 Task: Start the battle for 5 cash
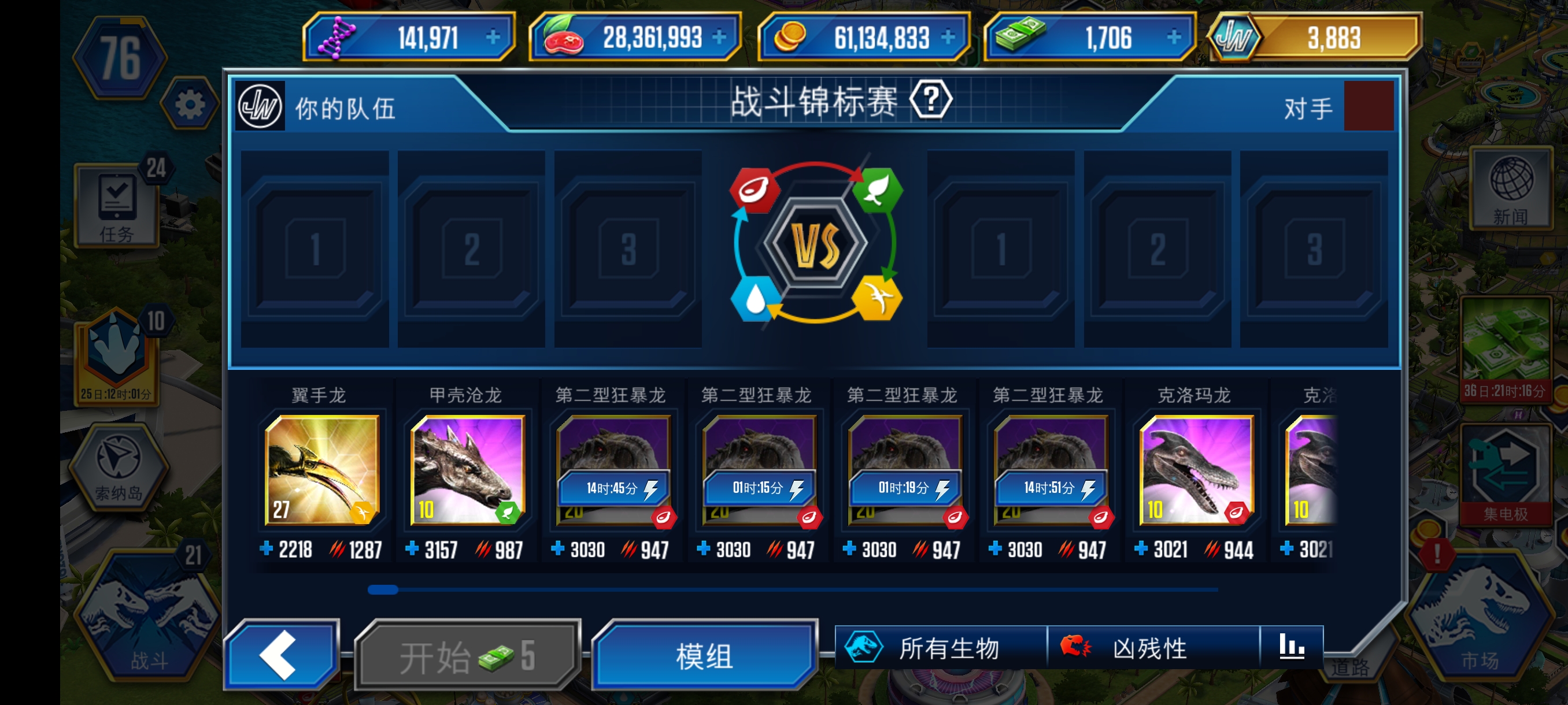click(467, 656)
